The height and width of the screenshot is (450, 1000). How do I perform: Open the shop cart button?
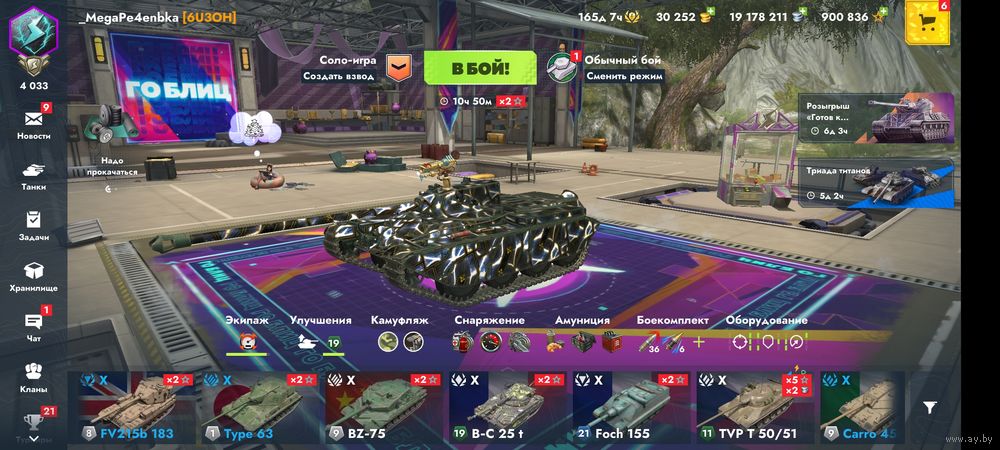[927, 24]
